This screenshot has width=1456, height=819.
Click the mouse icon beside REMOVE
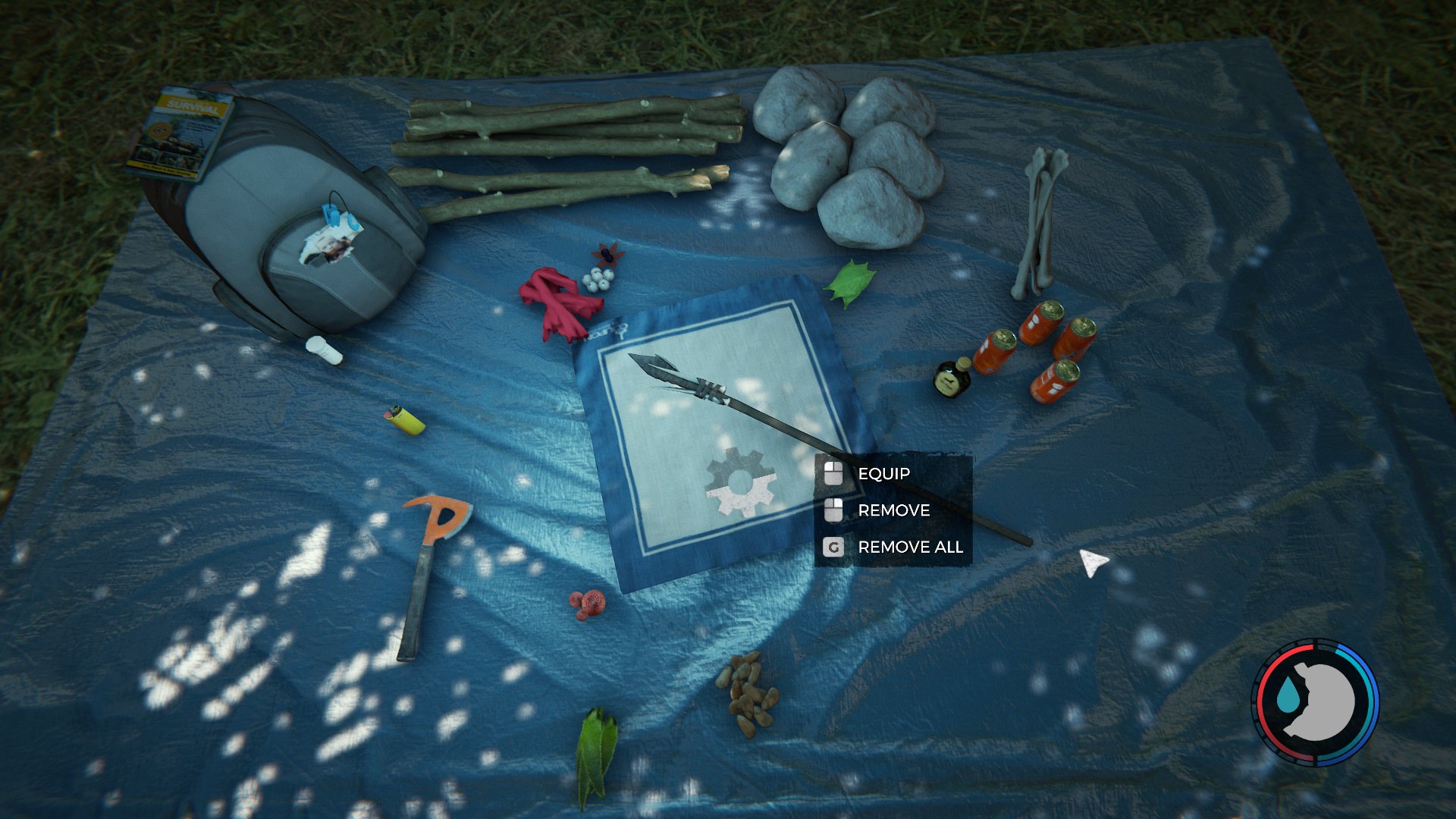tap(834, 510)
